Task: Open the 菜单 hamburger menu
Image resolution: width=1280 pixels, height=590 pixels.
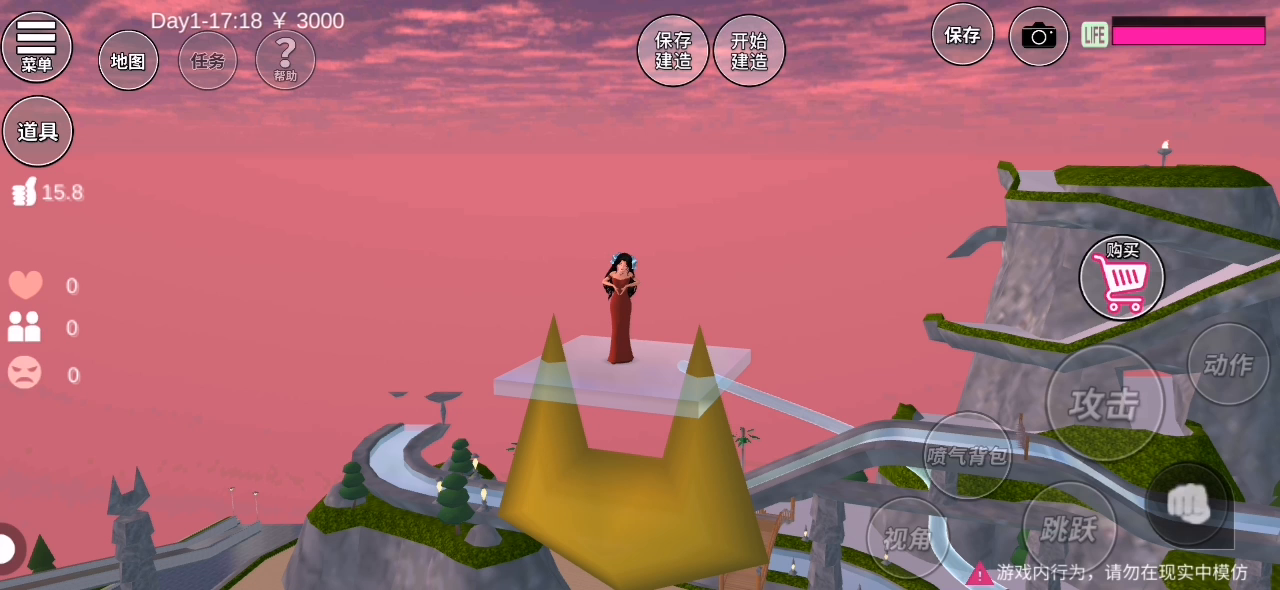Action: coord(37,46)
